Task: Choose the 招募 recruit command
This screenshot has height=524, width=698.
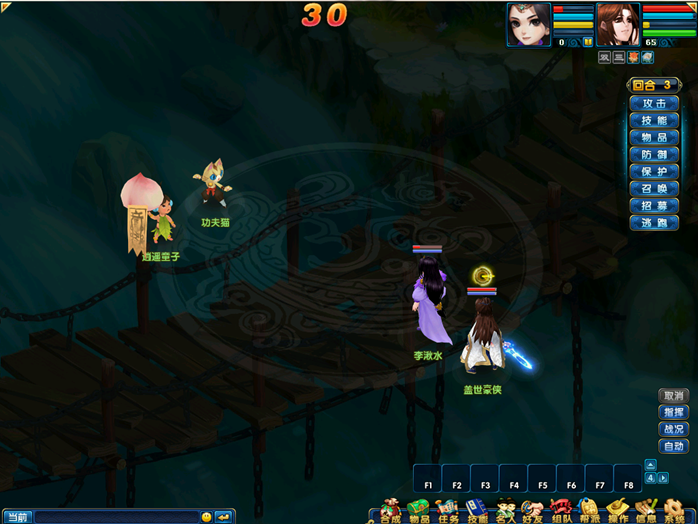Action: pyautogui.click(x=654, y=205)
